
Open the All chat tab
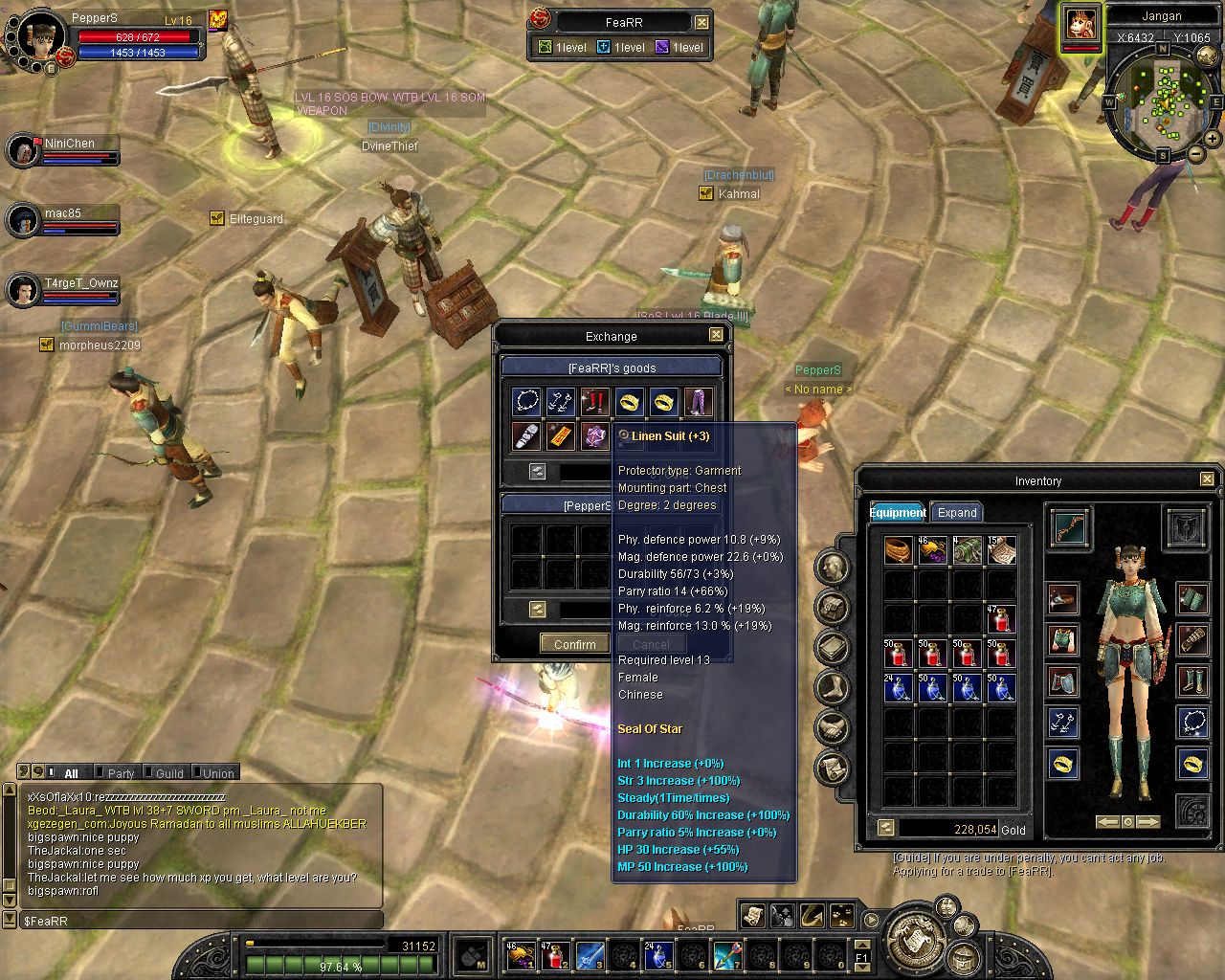[x=71, y=773]
